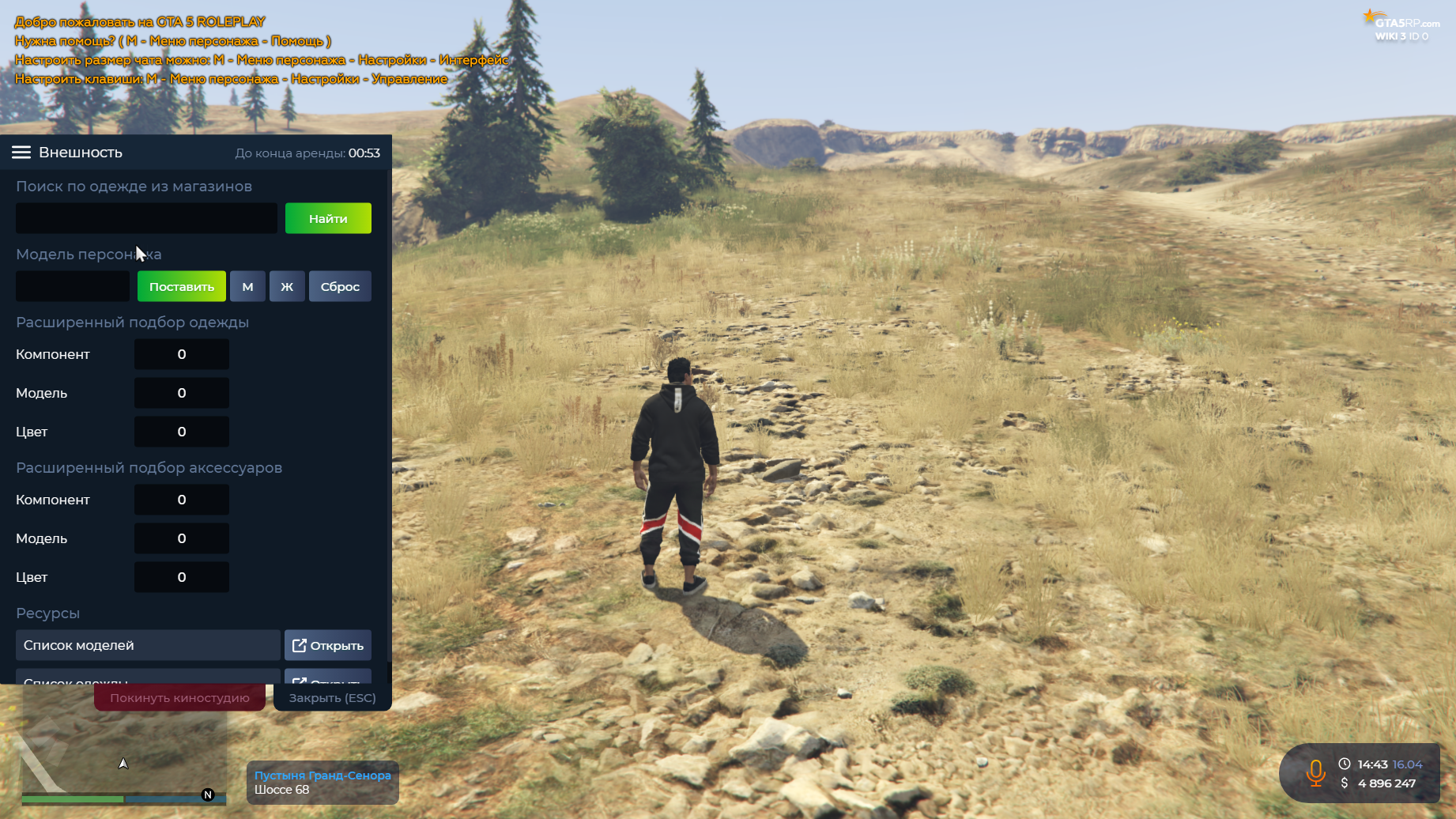
Task: Apply model with the Поставить button
Action: (x=182, y=286)
